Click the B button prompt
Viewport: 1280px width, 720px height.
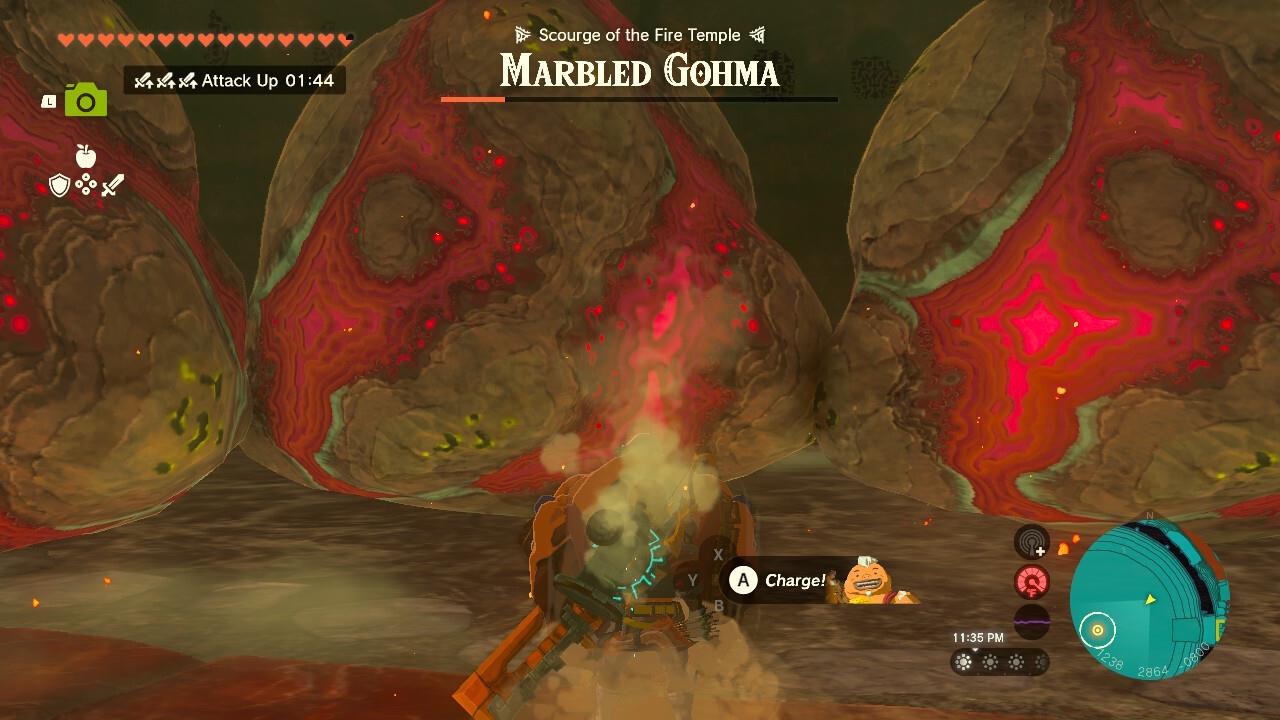717,604
